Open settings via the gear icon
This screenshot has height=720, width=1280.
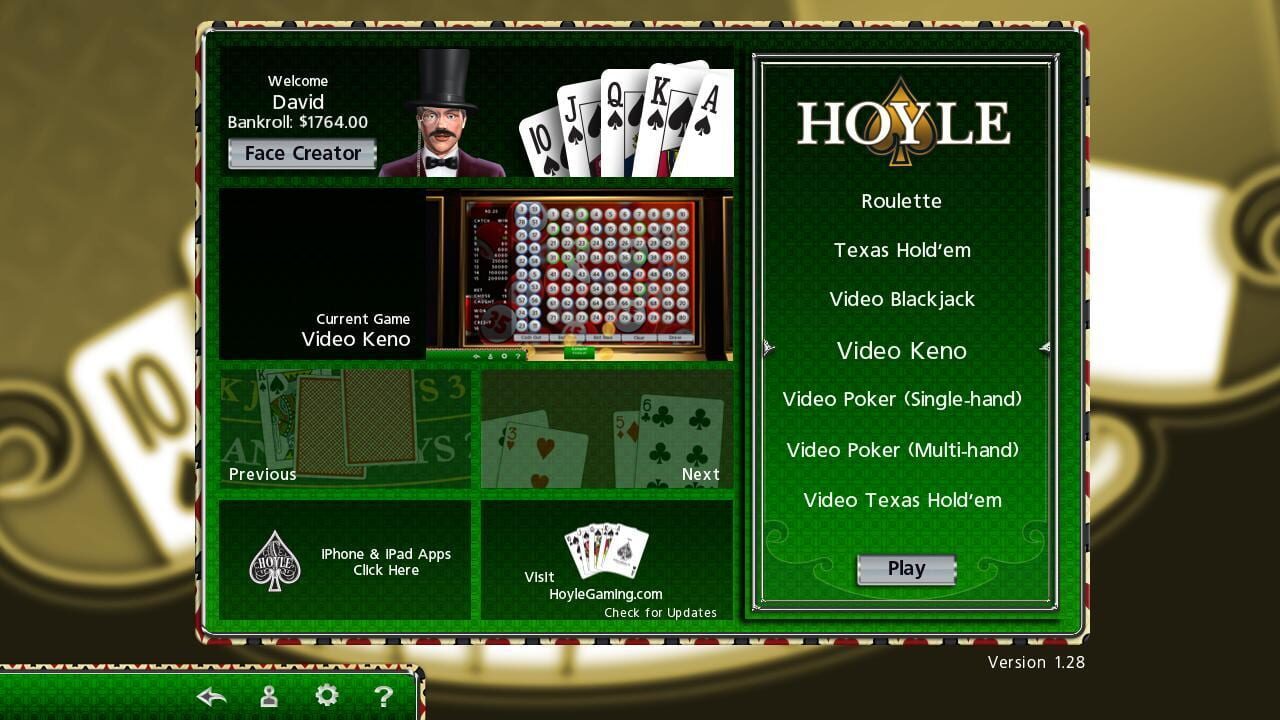[x=326, y=695]
